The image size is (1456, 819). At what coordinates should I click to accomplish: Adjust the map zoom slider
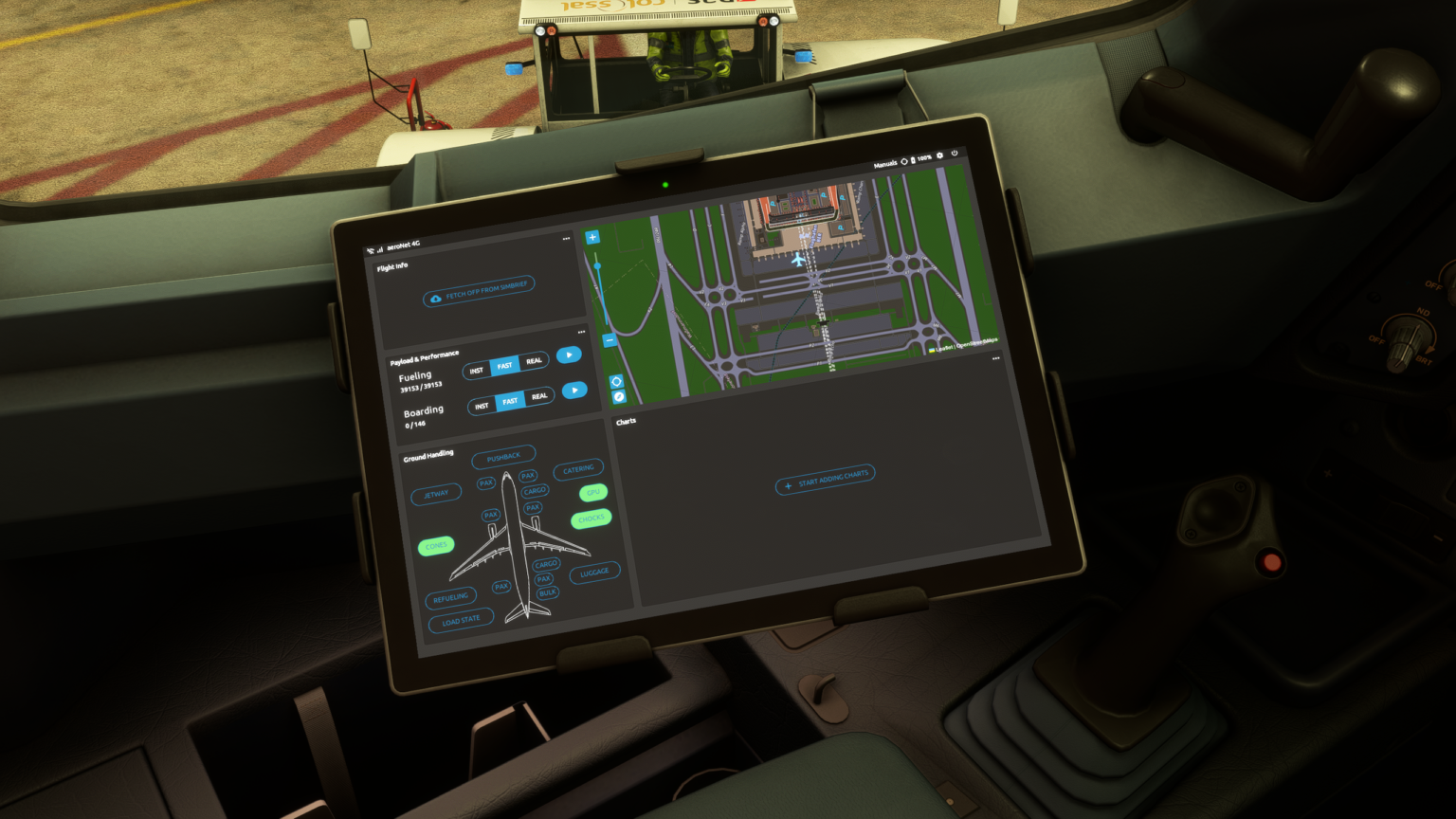(x=597, y=266)
